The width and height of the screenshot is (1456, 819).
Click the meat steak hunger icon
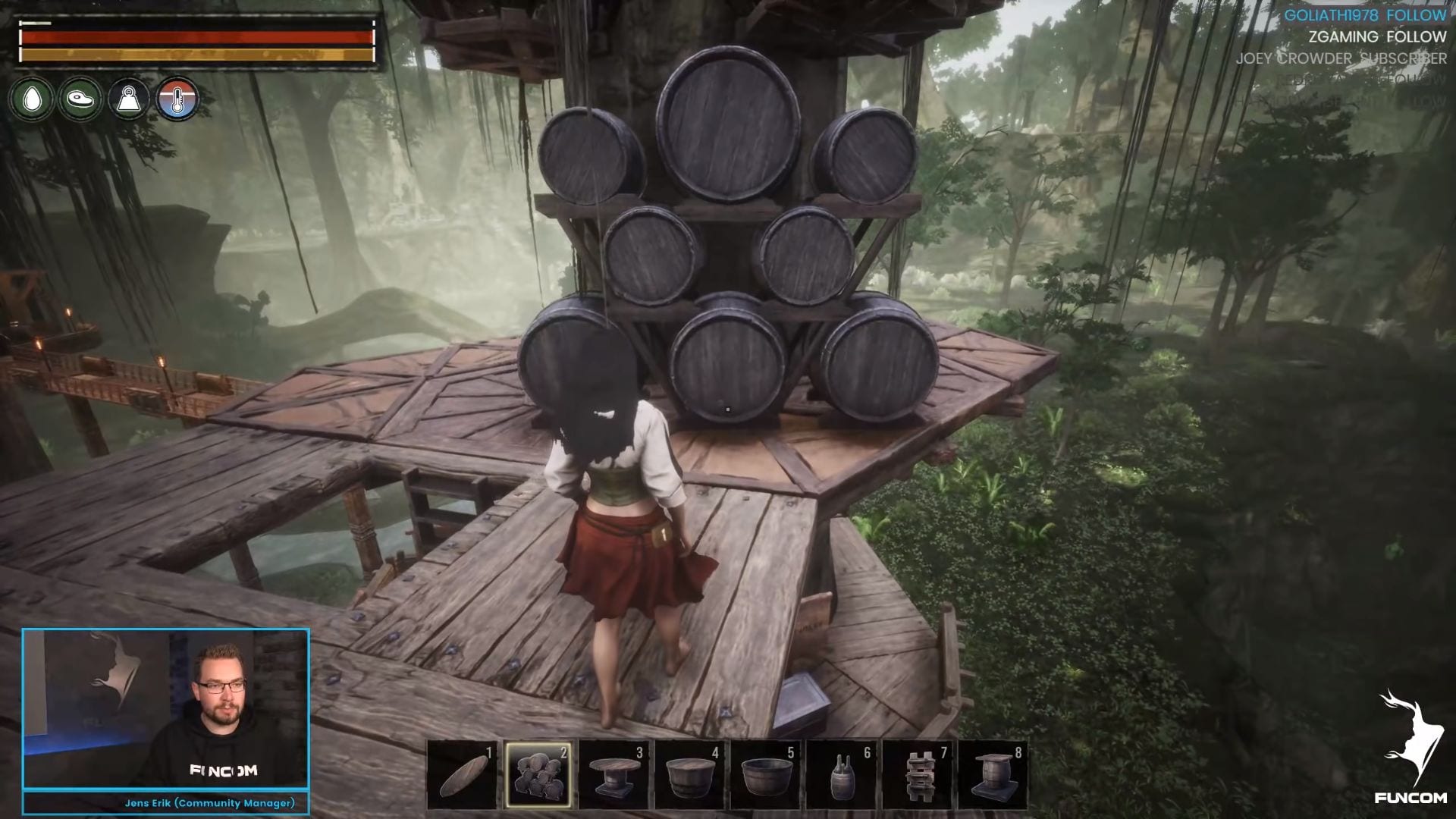[80, 99]
